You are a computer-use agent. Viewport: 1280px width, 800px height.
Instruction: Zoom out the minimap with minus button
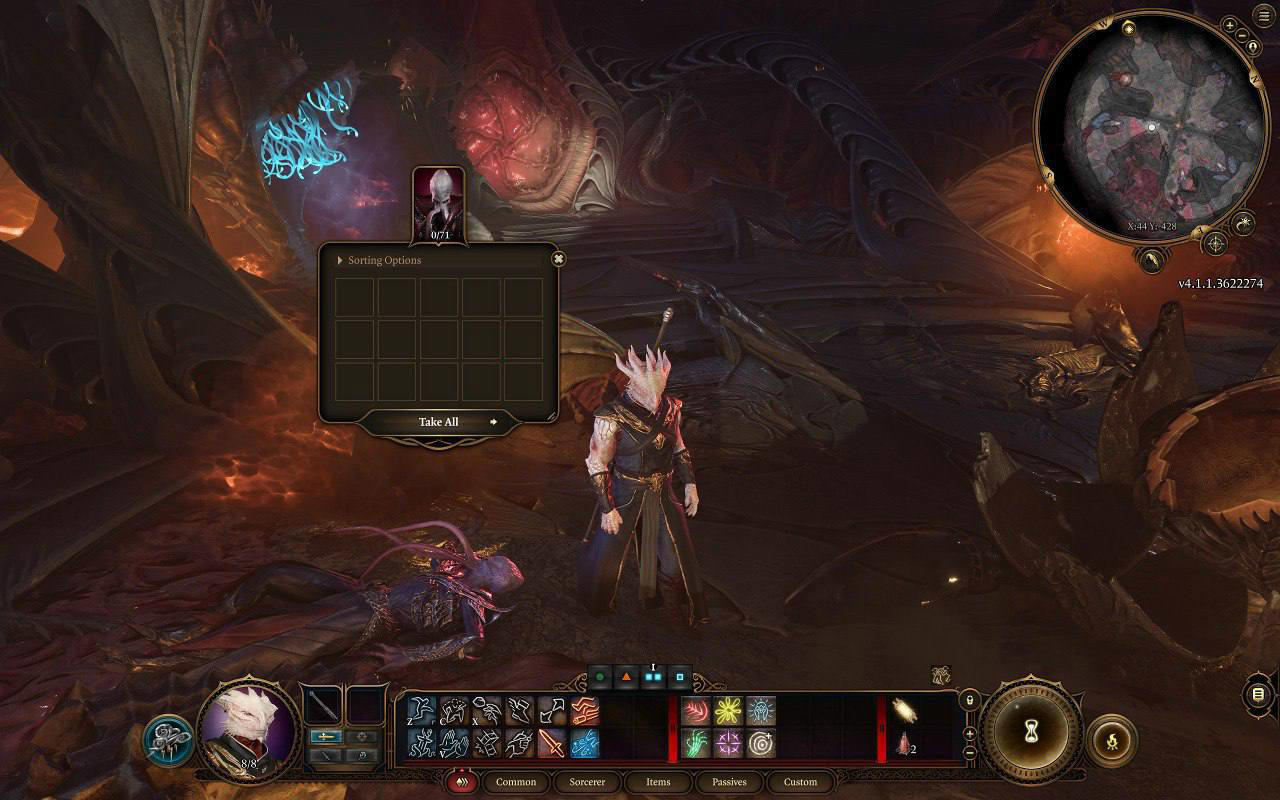click(x=1242, y=36)
